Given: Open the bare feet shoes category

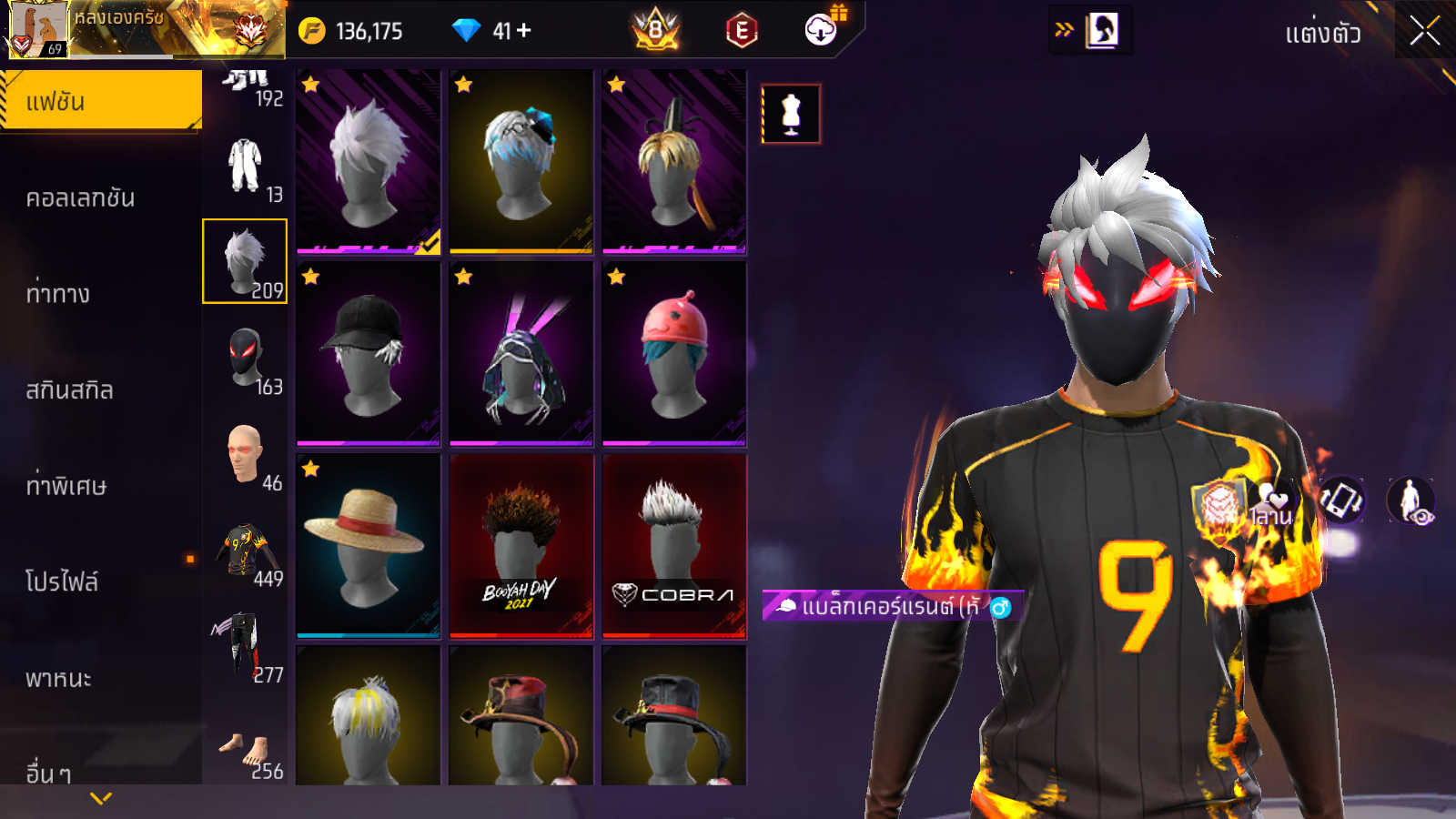Looking at the screenshot, I should click(246, 754).
